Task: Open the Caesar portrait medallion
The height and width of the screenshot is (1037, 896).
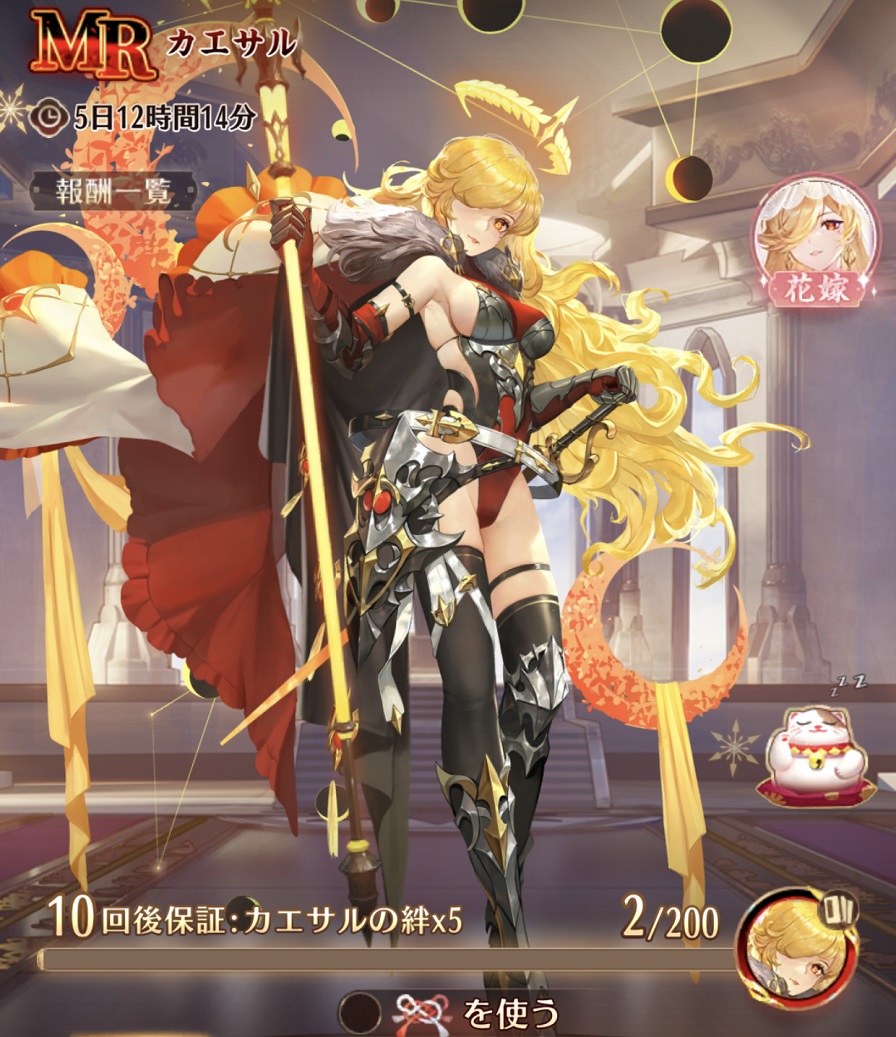Action: 798,948
